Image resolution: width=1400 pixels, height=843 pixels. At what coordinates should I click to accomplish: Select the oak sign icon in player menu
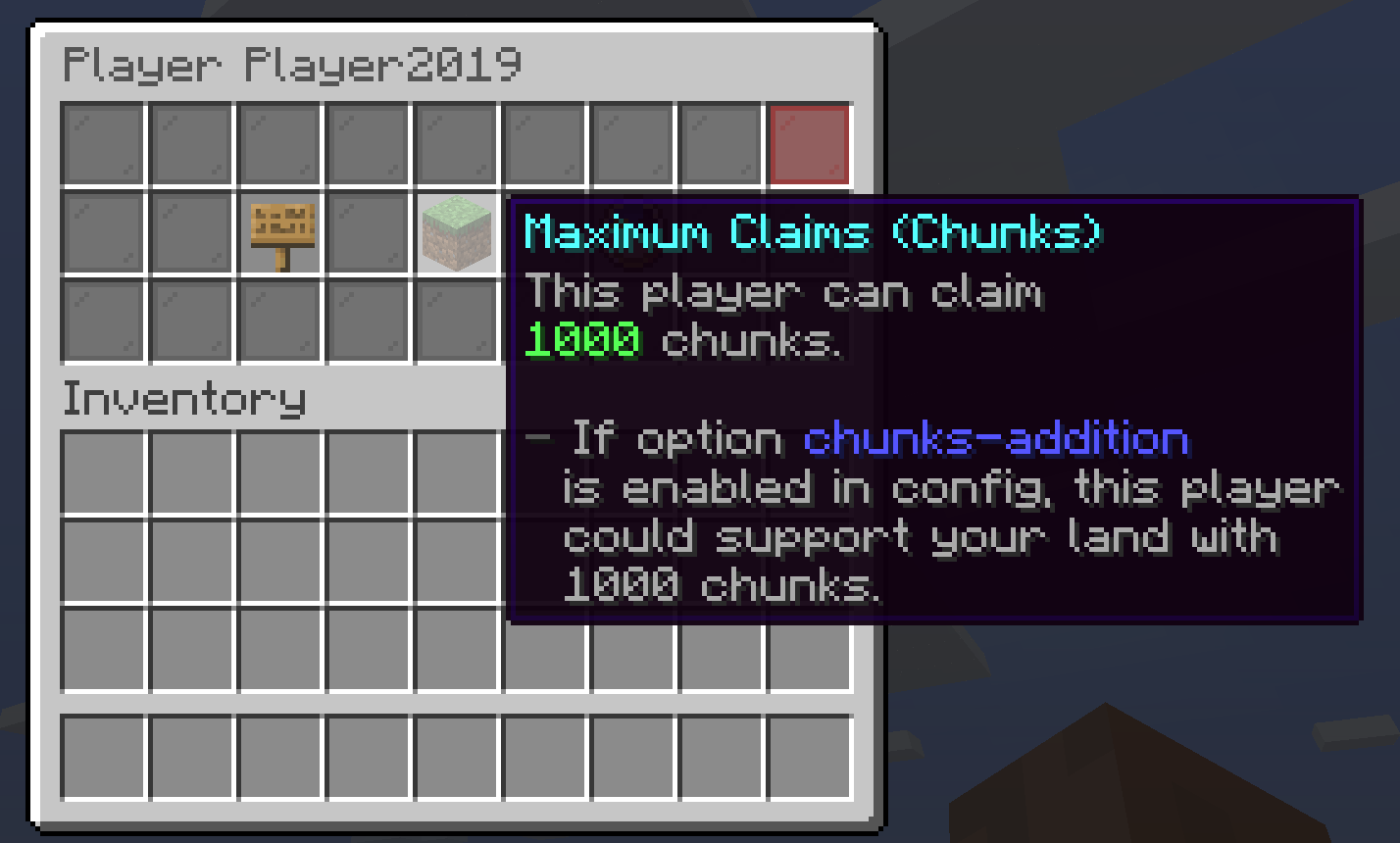point(281,232)
